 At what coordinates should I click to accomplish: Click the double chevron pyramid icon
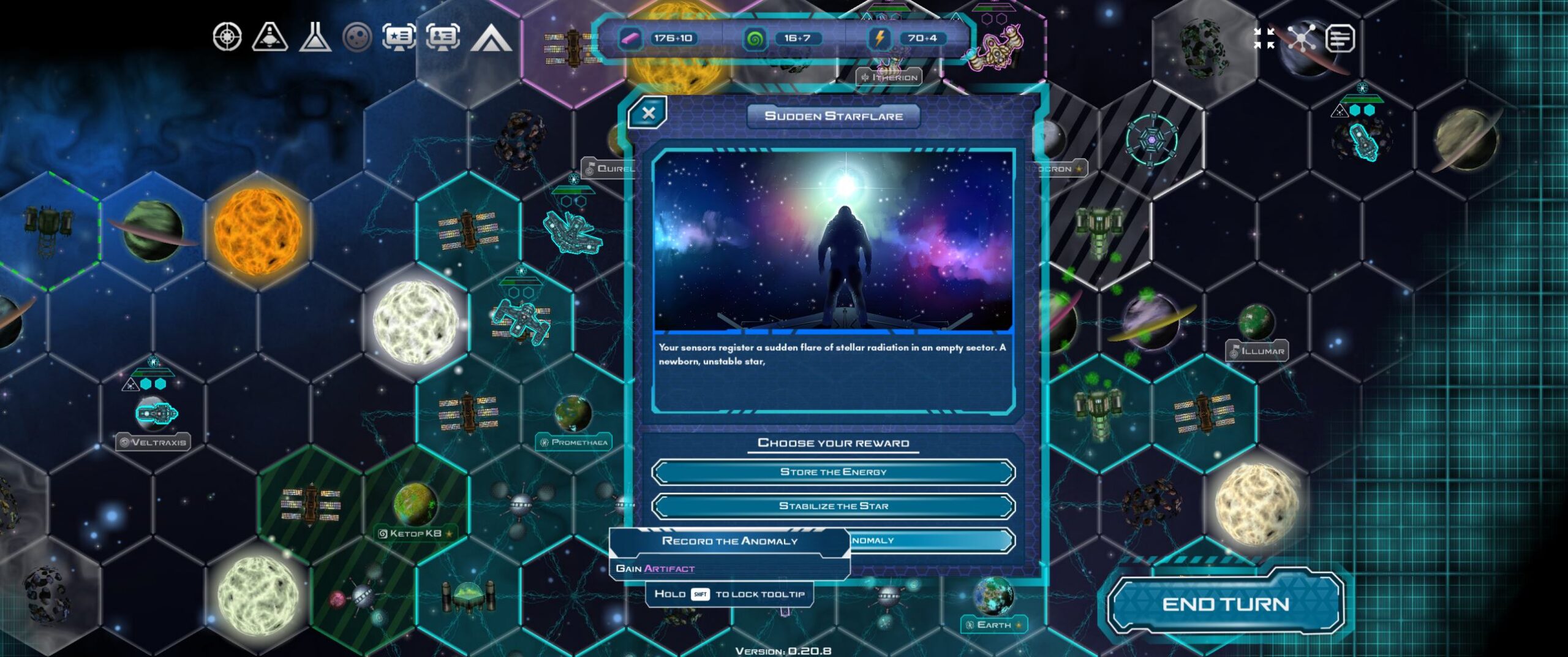[x=491, y=38]
